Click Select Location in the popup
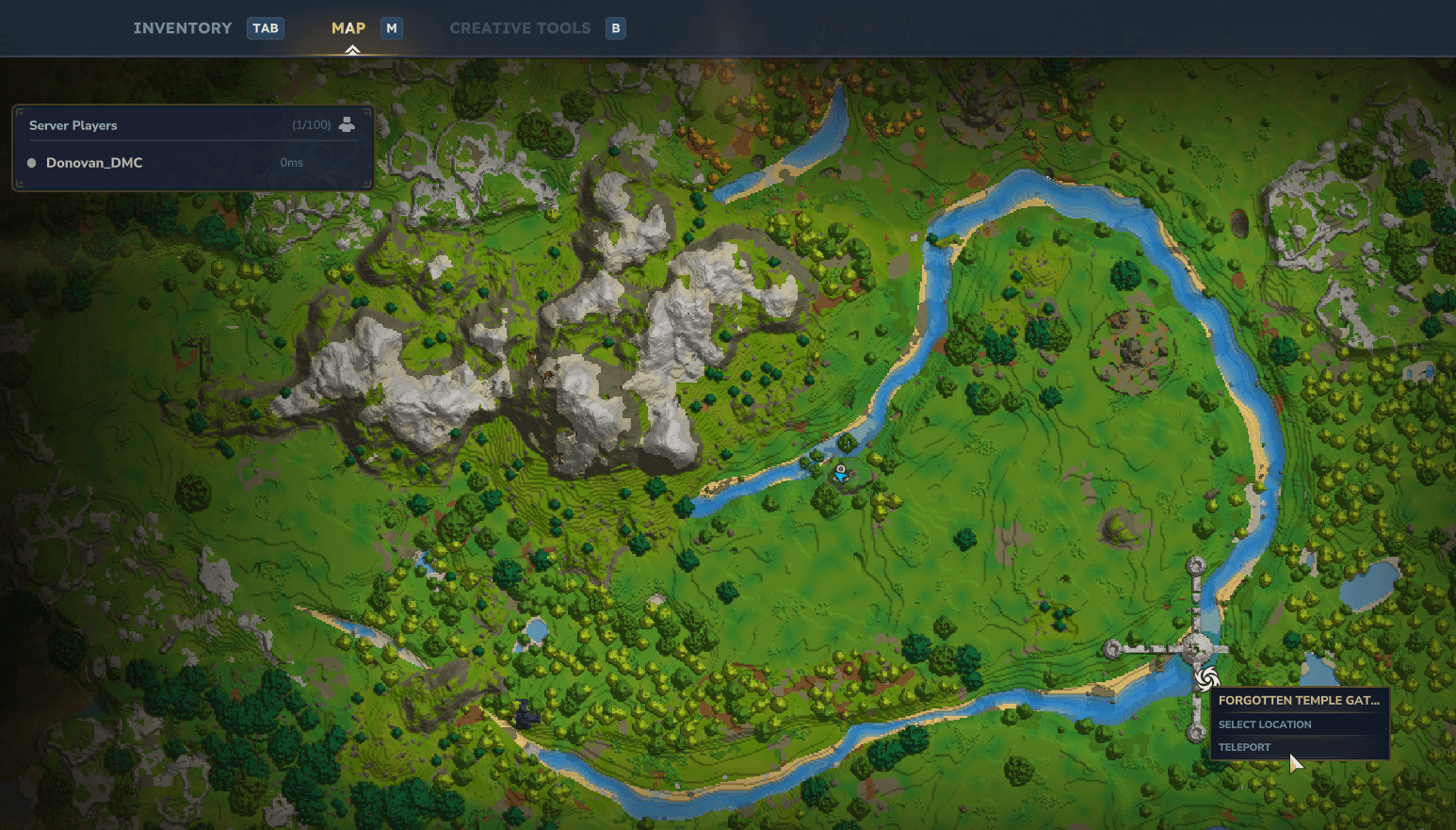This screenshot has width=1456, height=830. pyautogui.click(x=1264, y=724)
